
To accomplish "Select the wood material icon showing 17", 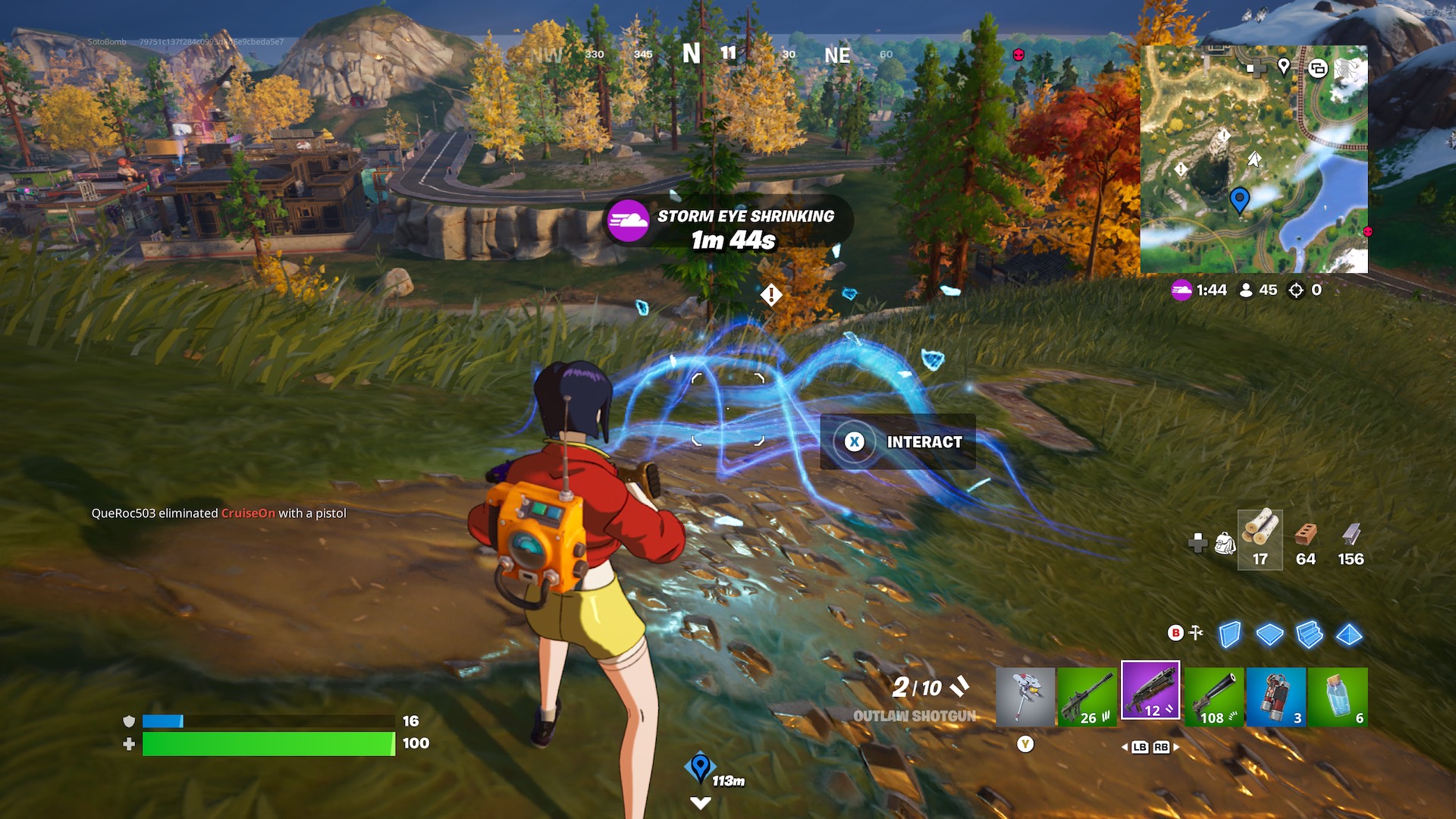I will coord(1259,540).
